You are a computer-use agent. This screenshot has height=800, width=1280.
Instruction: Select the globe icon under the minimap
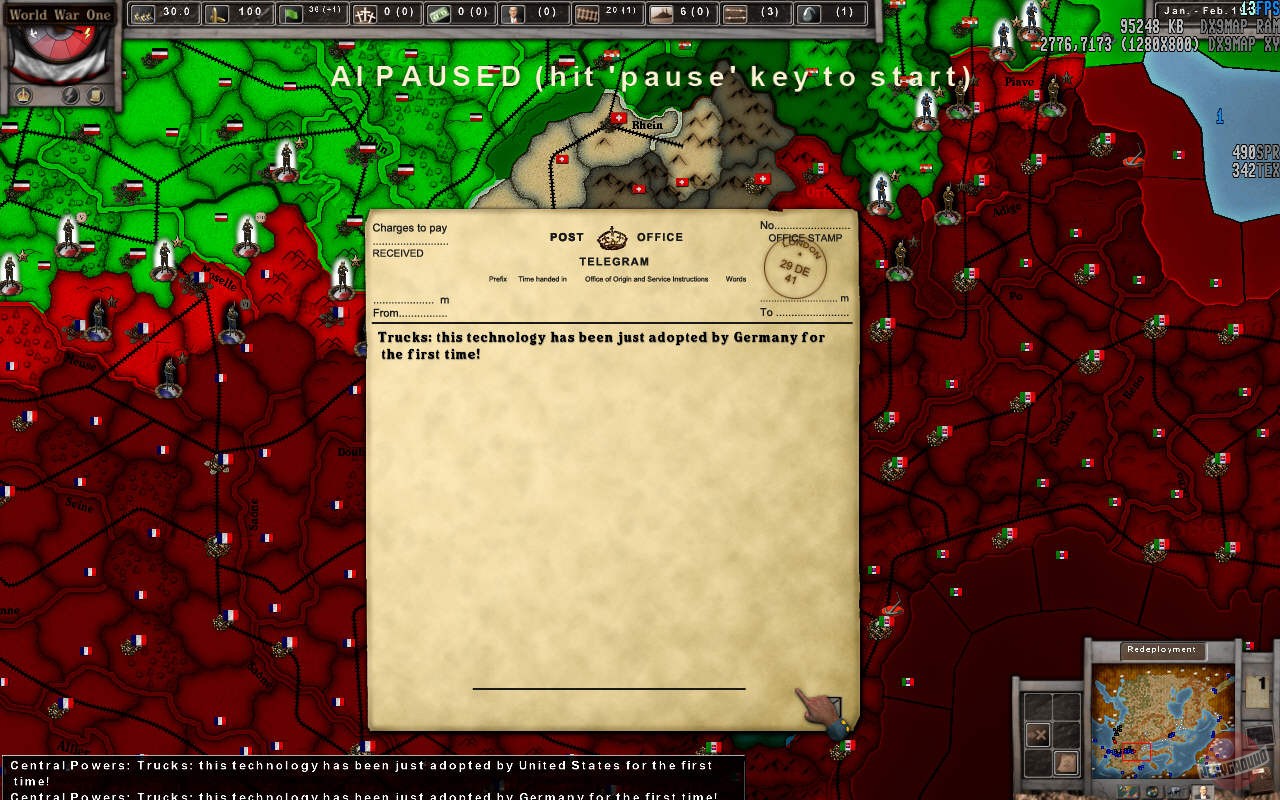pyautogui.click(x=1152, y=790)
